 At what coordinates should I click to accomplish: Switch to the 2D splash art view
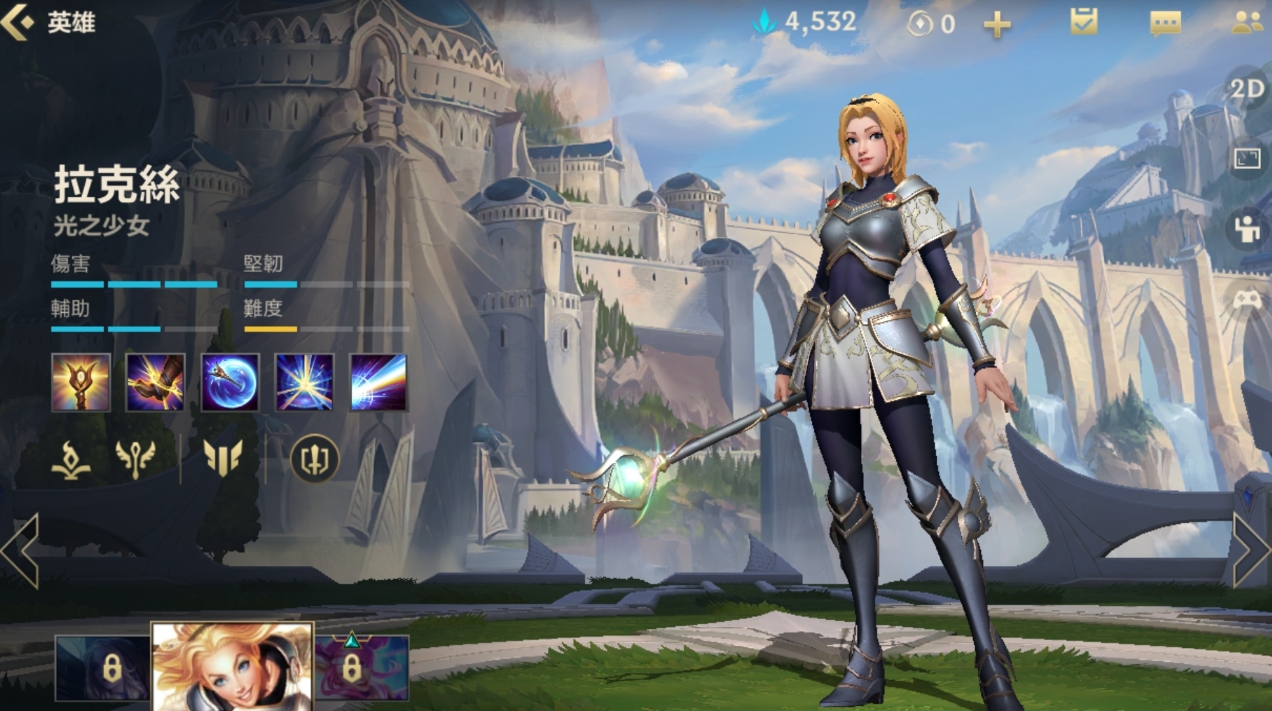(x=1247, y=89)
